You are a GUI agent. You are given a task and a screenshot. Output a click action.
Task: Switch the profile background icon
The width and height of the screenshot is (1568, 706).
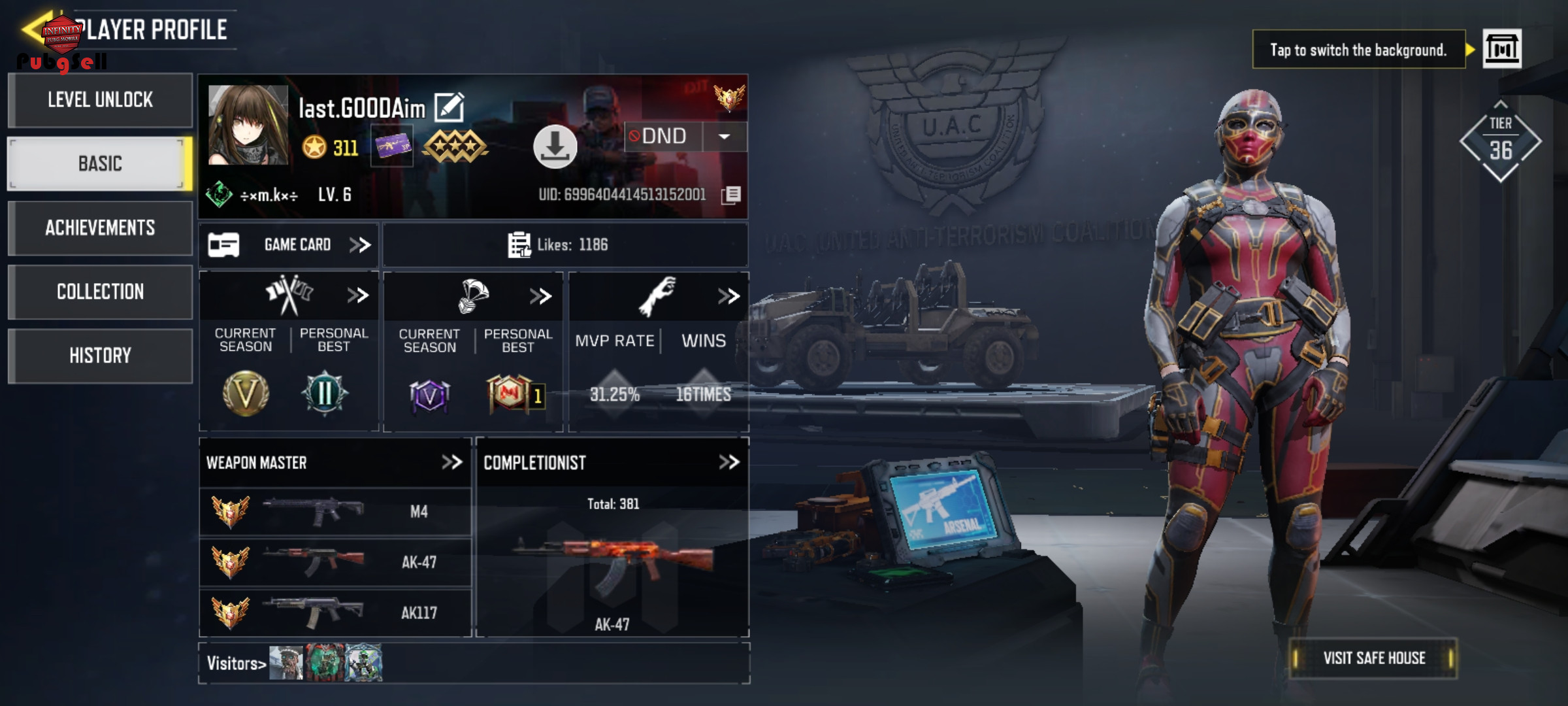pos(1501,49)
